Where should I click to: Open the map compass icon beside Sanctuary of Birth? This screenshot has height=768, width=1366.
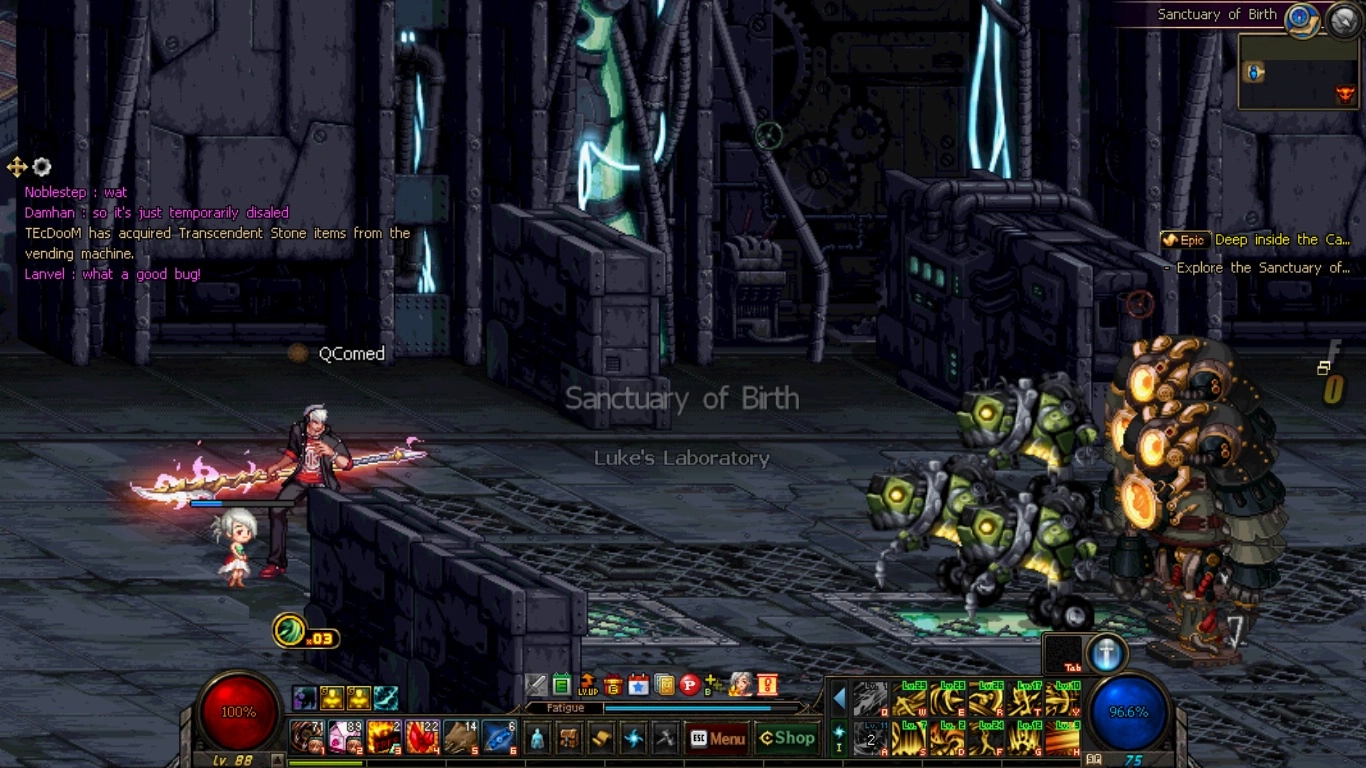[x=1300, y=17]
